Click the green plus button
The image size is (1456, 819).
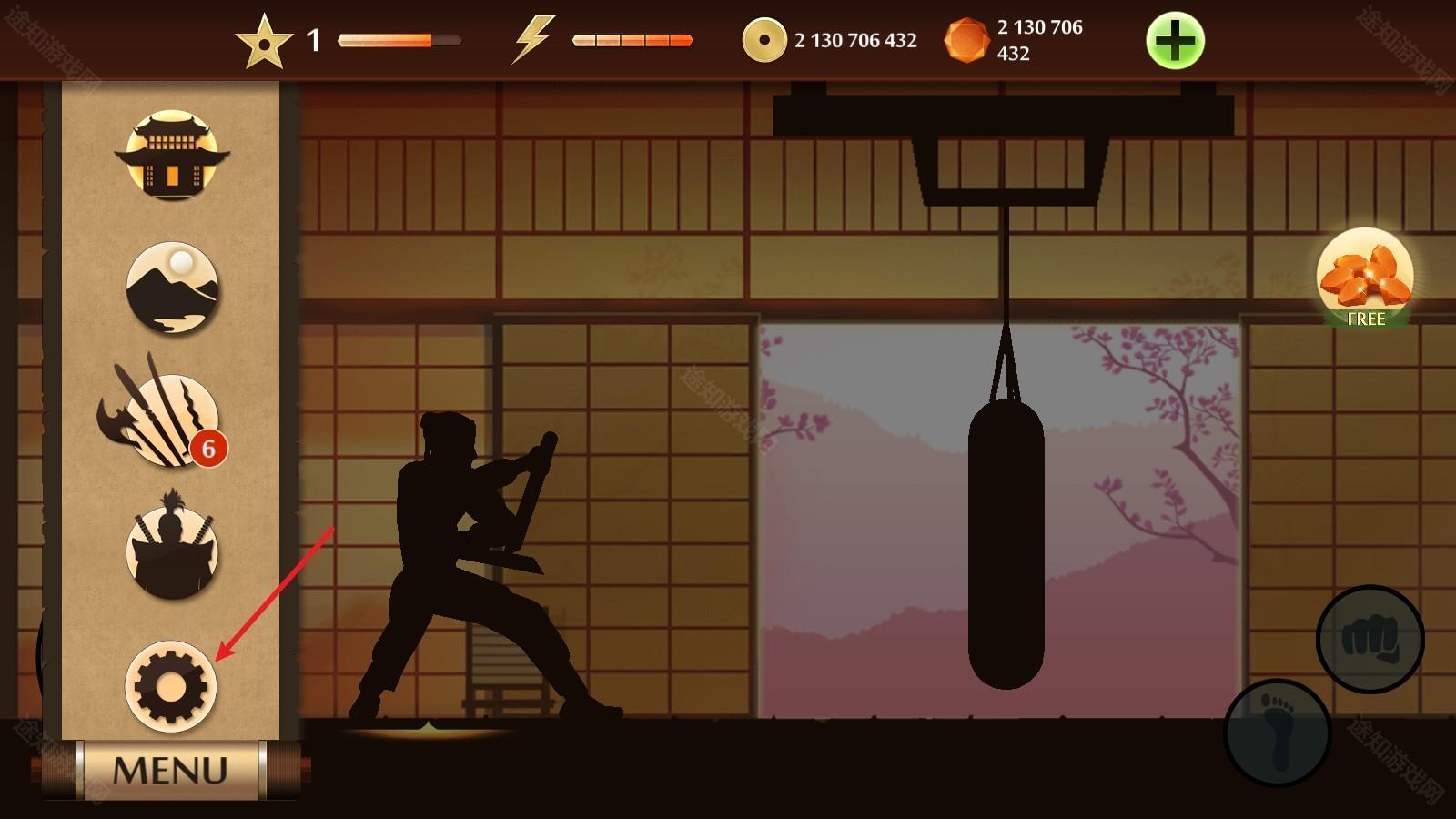[x=1175, y=41]
